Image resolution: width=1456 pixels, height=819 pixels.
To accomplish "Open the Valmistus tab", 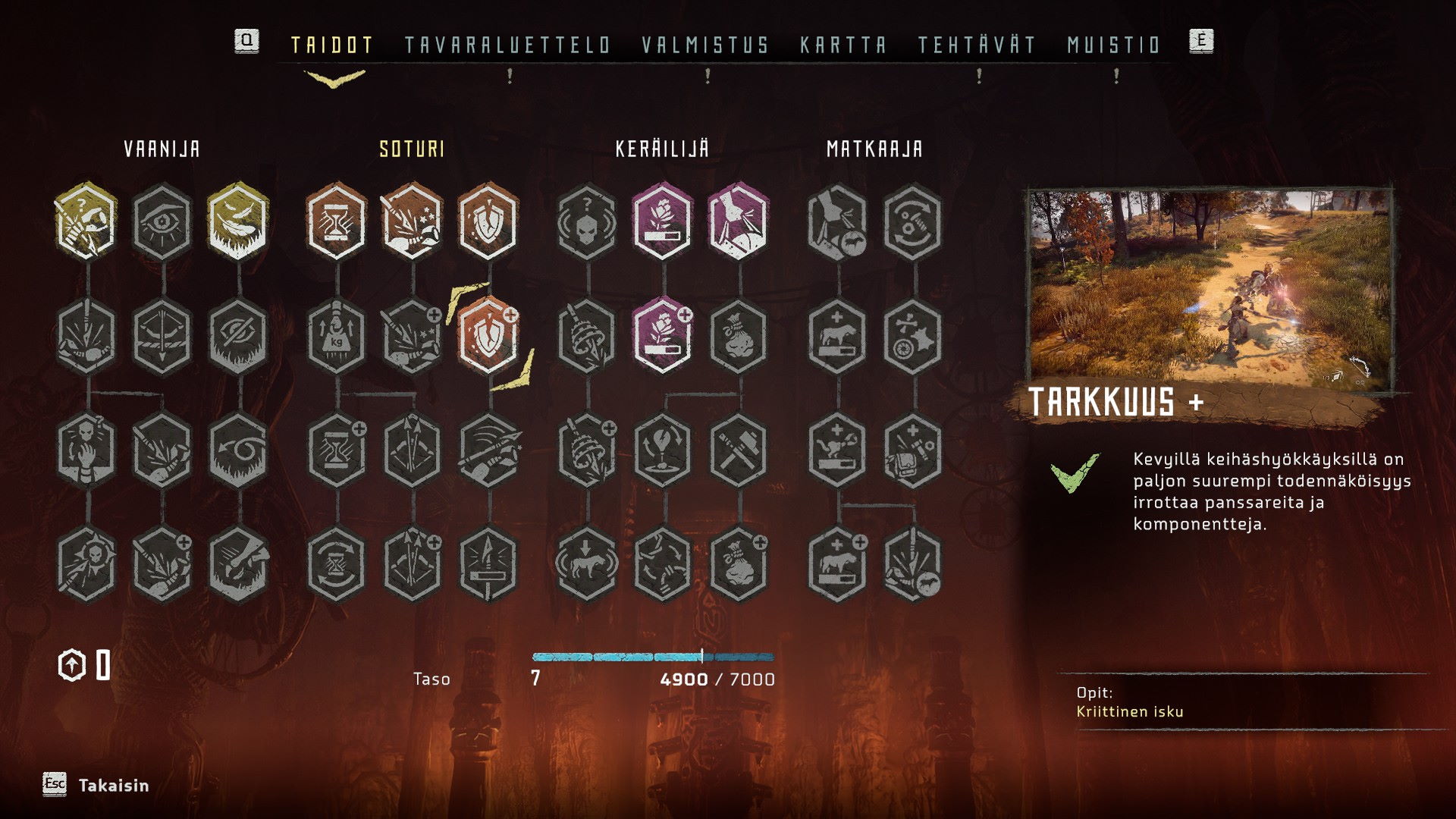I will click(705, 45).
